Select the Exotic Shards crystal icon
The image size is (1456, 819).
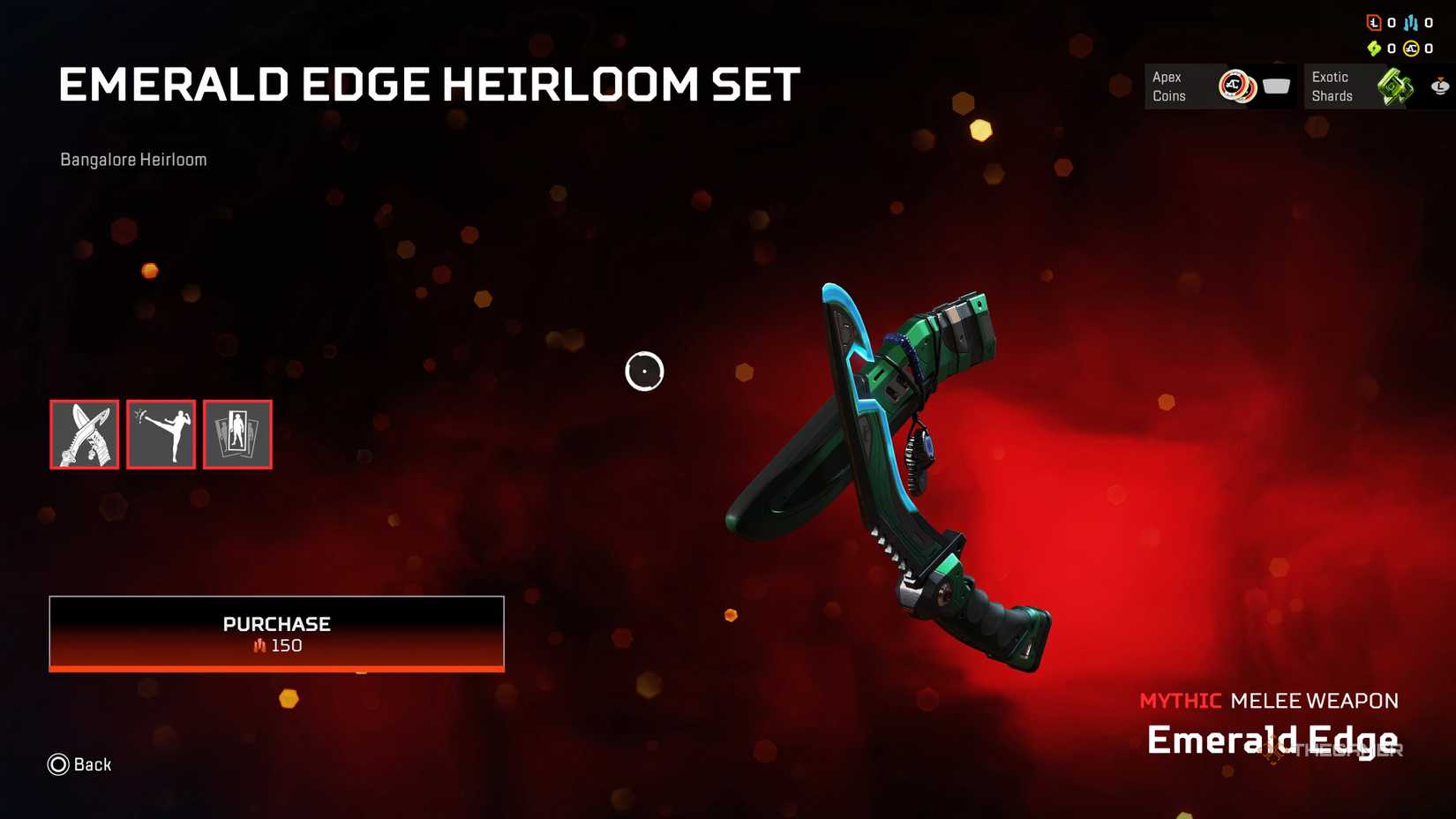tap(1394, 86)
